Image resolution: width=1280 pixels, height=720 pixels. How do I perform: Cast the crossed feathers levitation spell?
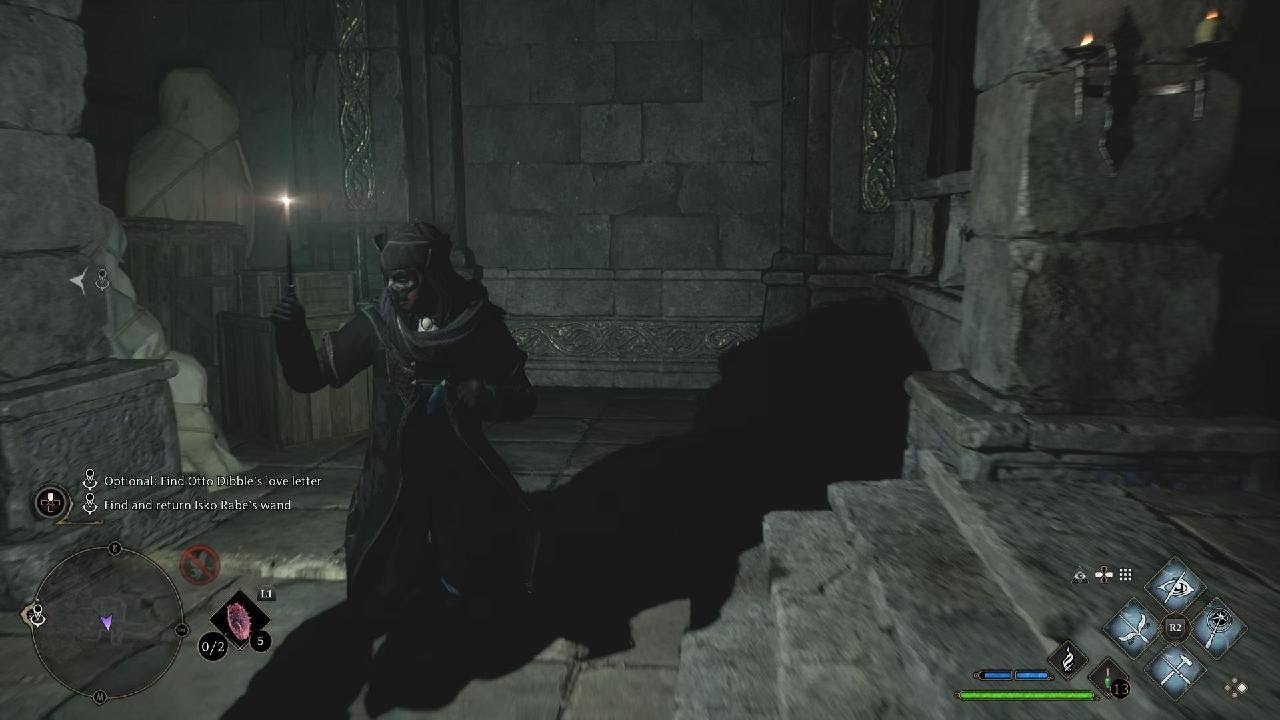(x=1133, y=628)
